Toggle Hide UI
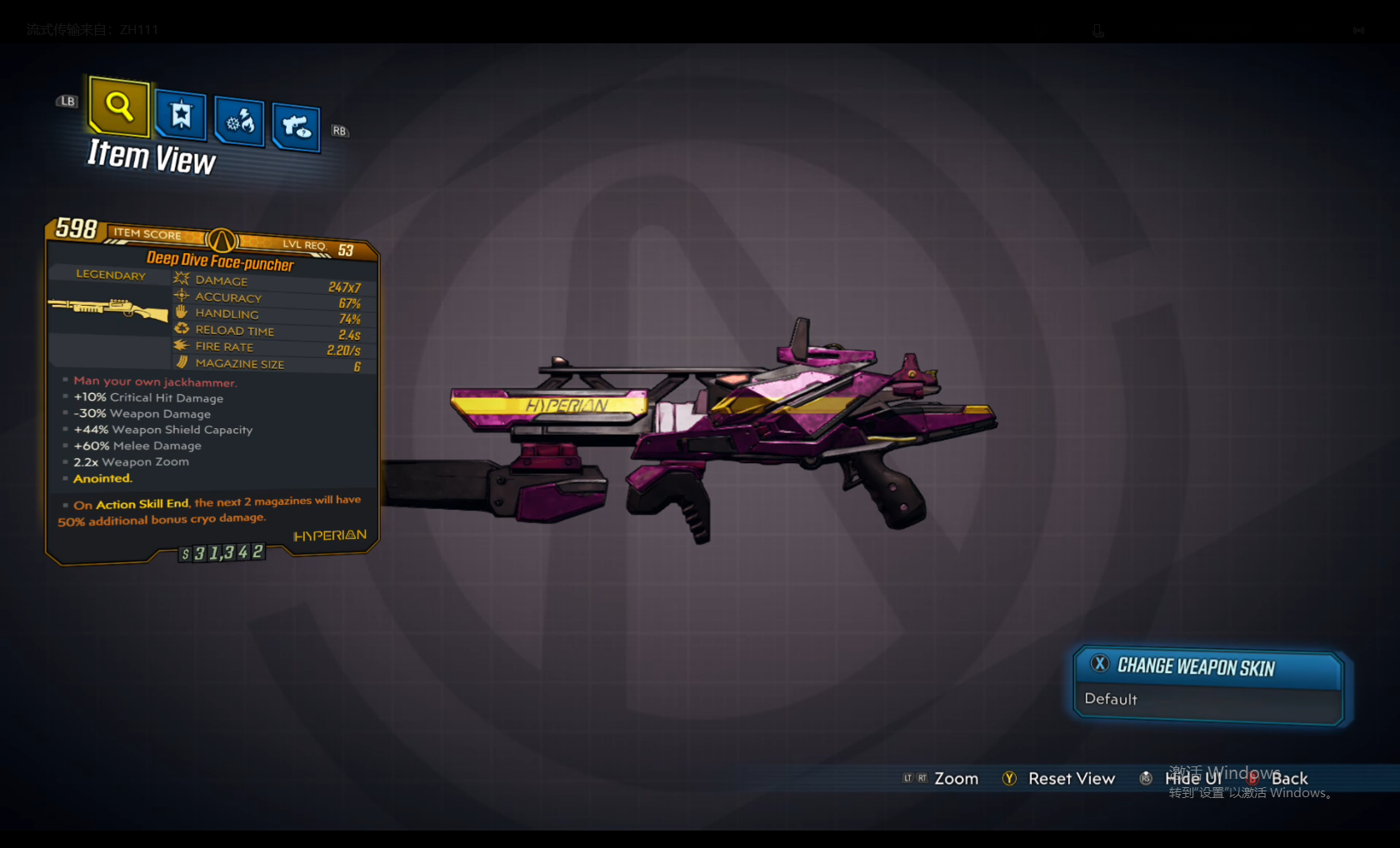Viewport: 1400px width, 848px height. [x=1192, y=778]
